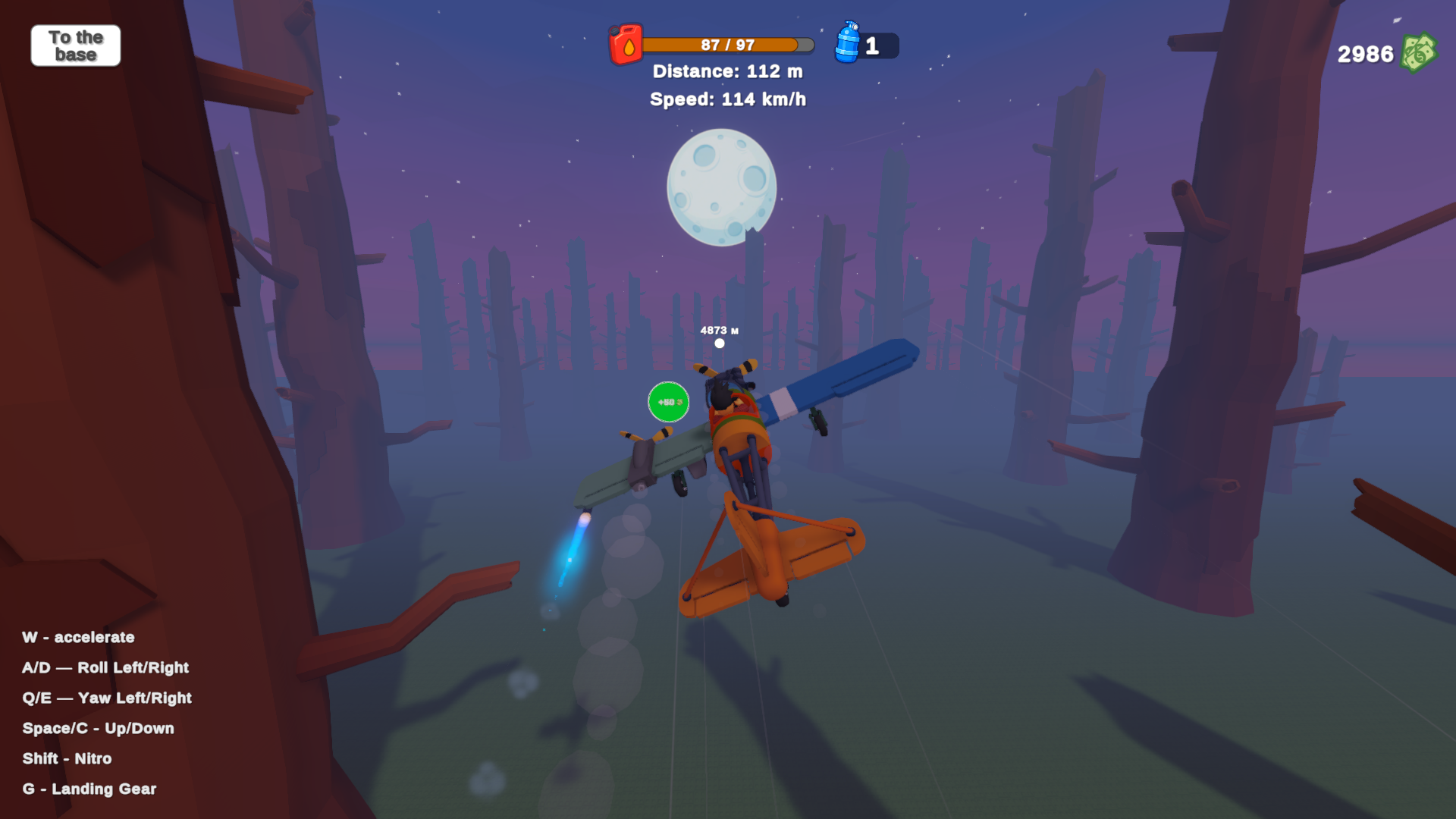Image resolution: width=1456 pixels, height=819 pixels.
Task: Click the nitro count badge showing 1
Action: coord(874,45)
